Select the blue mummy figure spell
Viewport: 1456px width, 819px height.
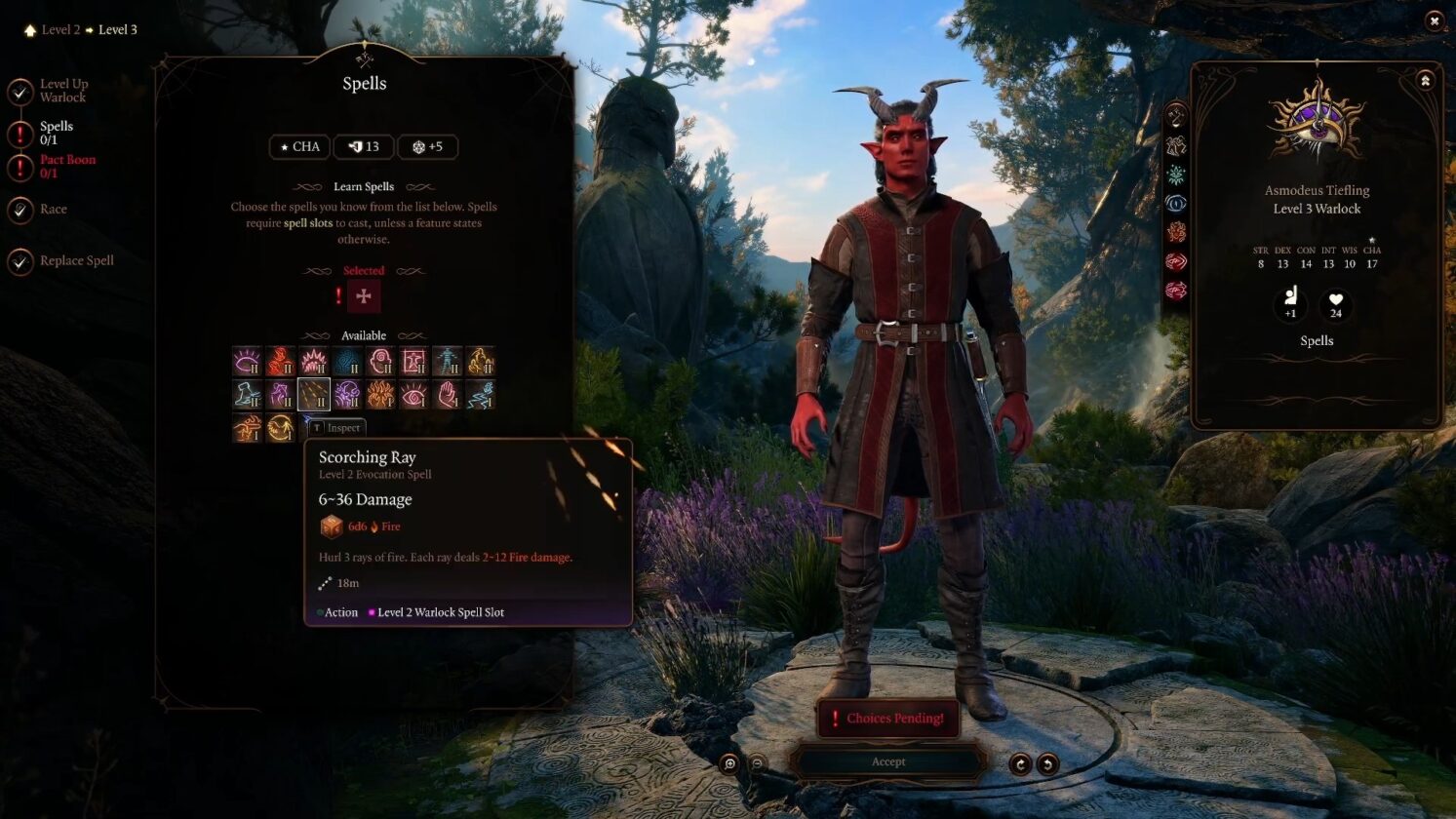(x=447, y=362)
